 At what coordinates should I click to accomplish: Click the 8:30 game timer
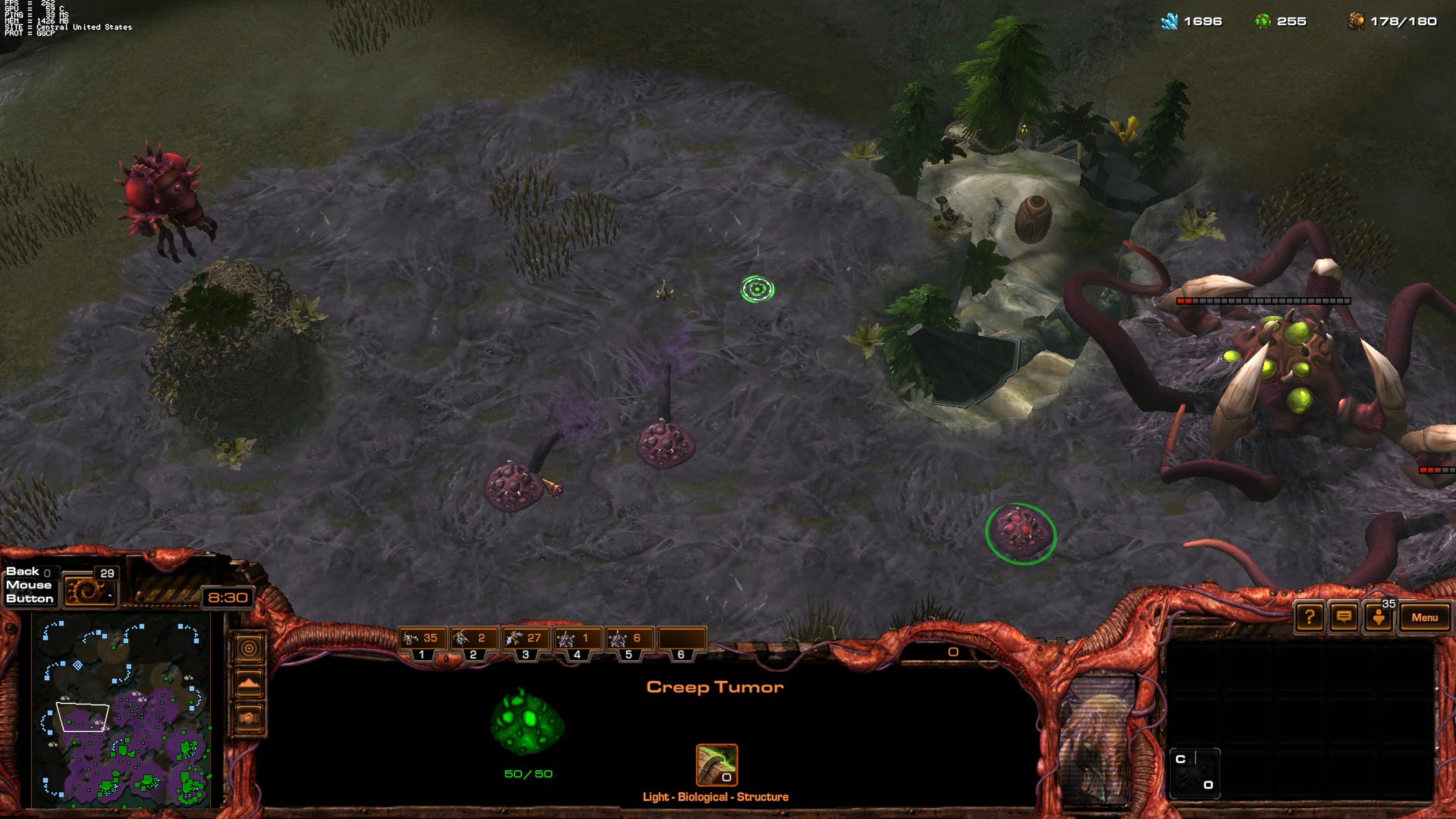click(227, 597)
